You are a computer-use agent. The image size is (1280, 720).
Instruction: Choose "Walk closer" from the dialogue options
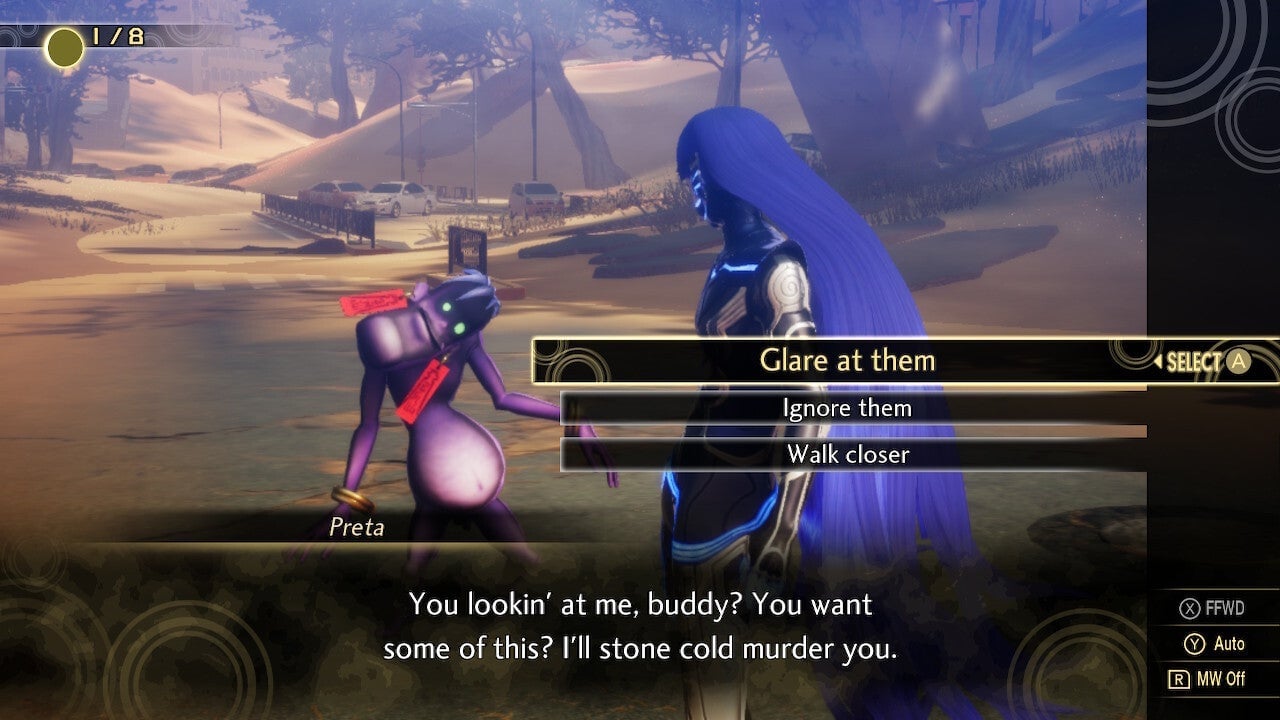[848, 455]
